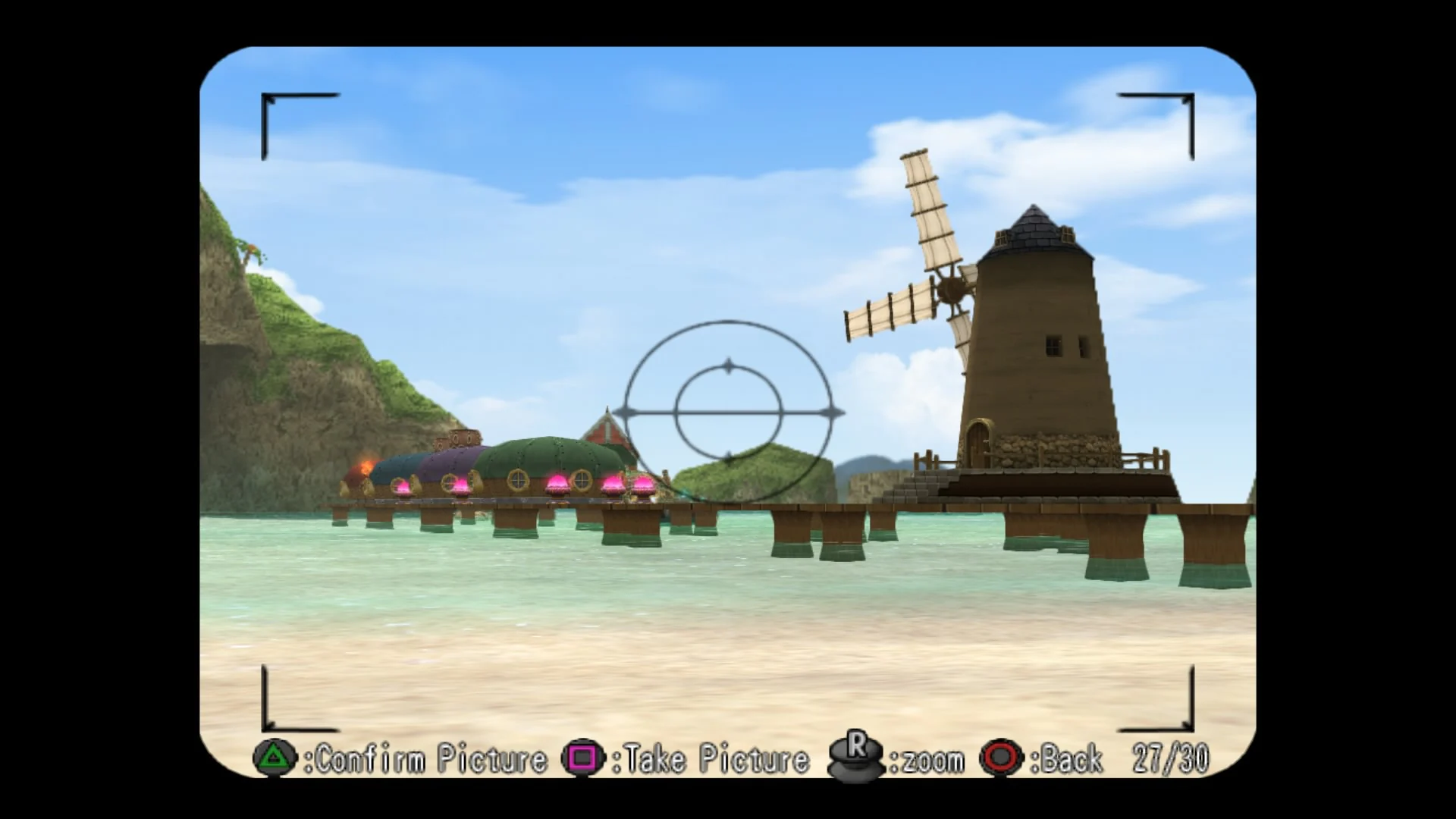Click the R shoulder button icon
This screenshot has height=819, width=1456.
pos(855,755)
